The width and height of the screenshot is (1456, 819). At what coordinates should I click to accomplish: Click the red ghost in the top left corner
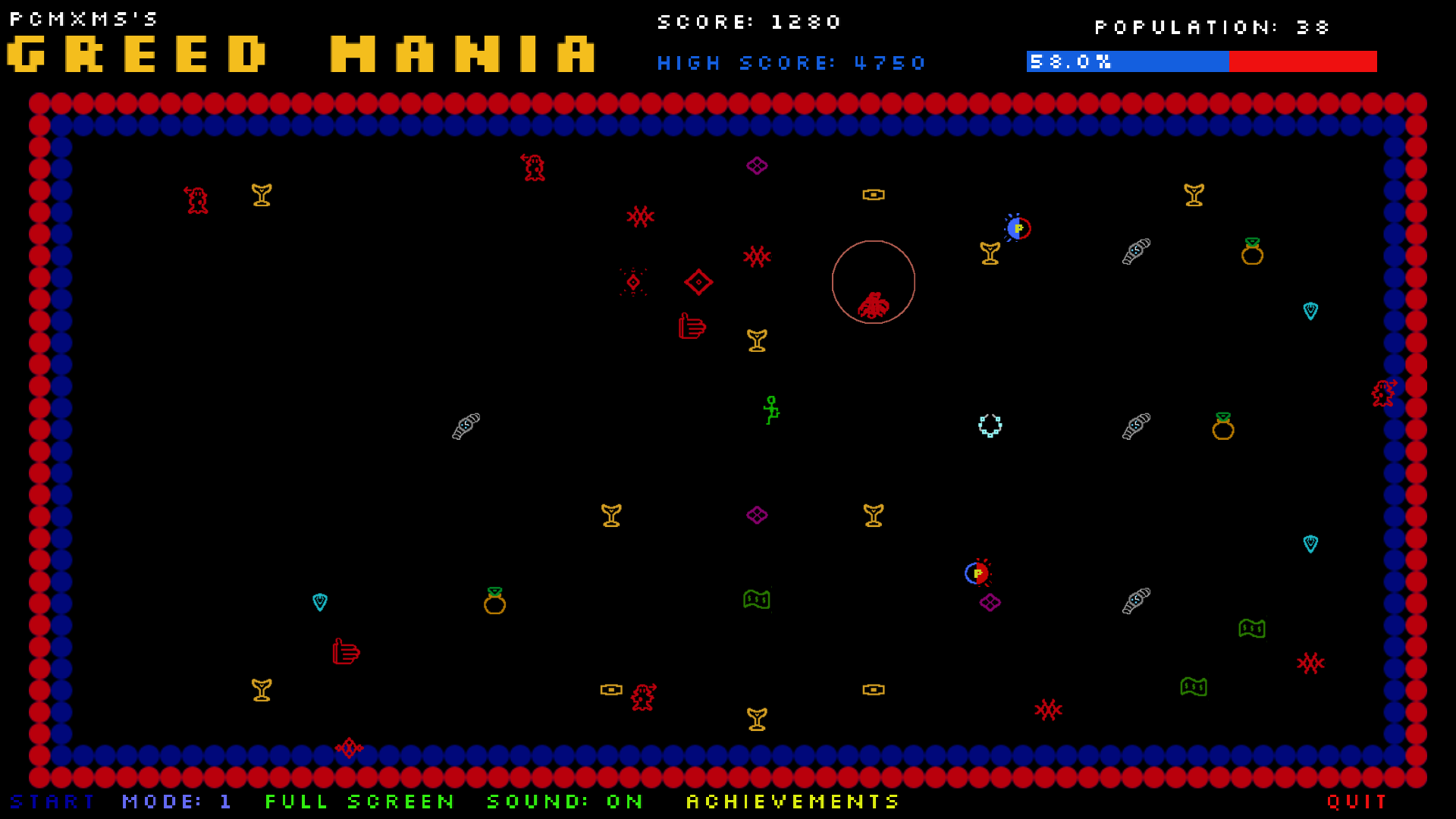[x=196, y=199]
